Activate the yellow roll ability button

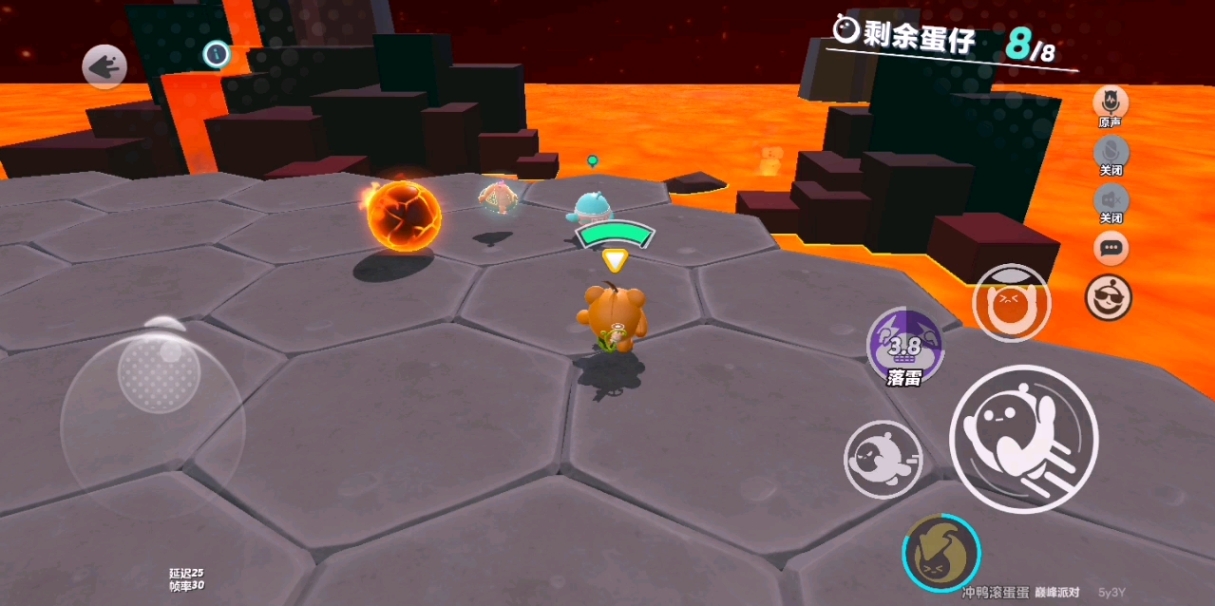(941, 552)
